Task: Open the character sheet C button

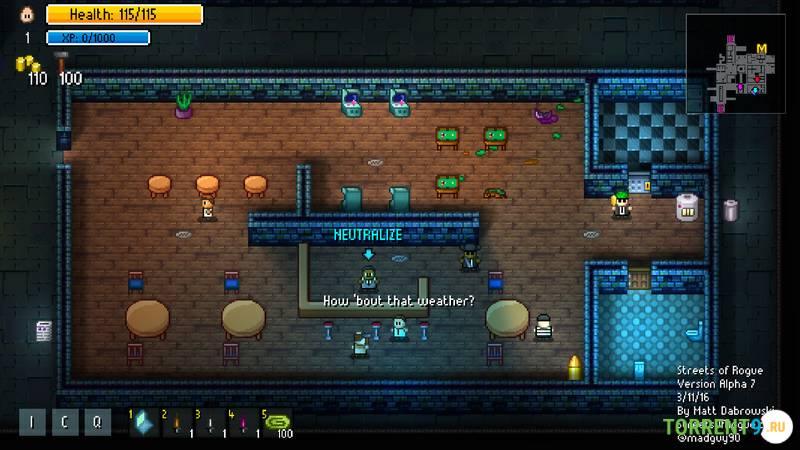Action: pyautogui.click(x=64, y=422)
